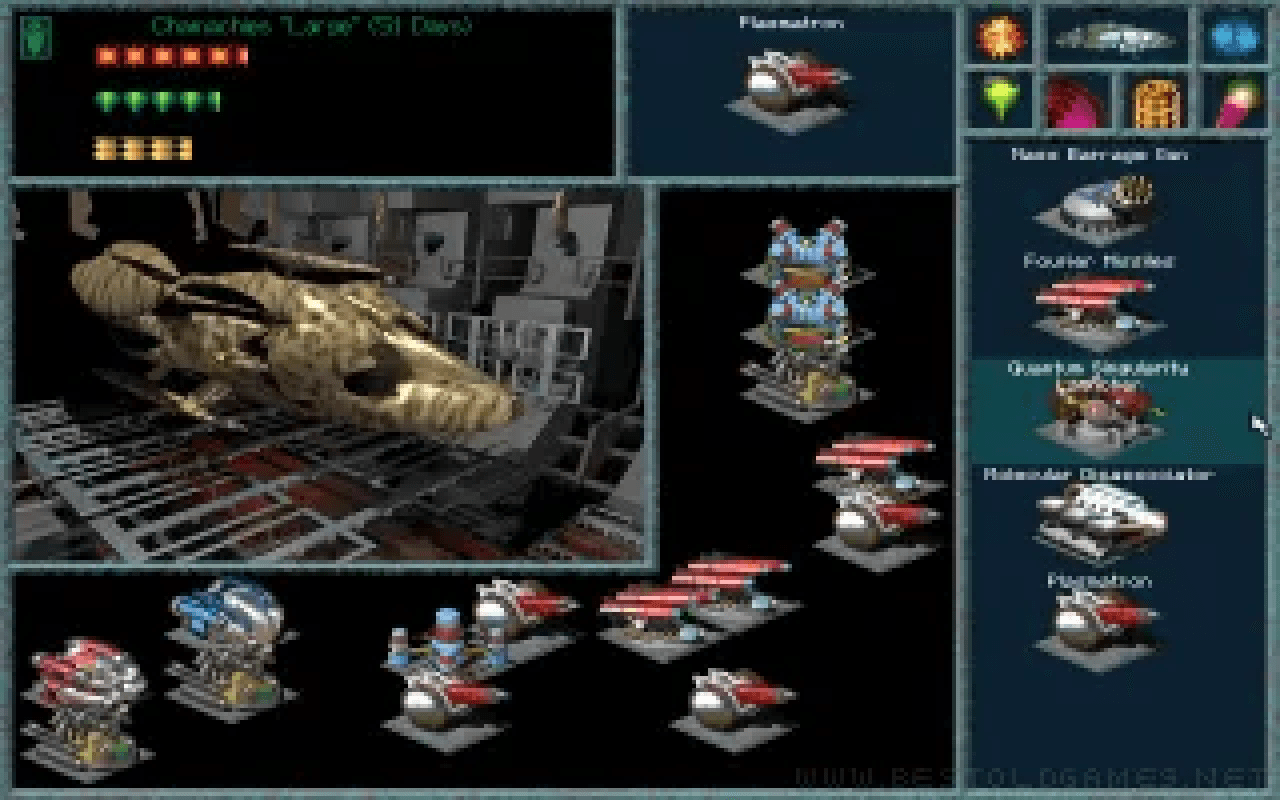
Task: Click the Chamachies insignia in the top left corner
Action: [x=37, y=40]
